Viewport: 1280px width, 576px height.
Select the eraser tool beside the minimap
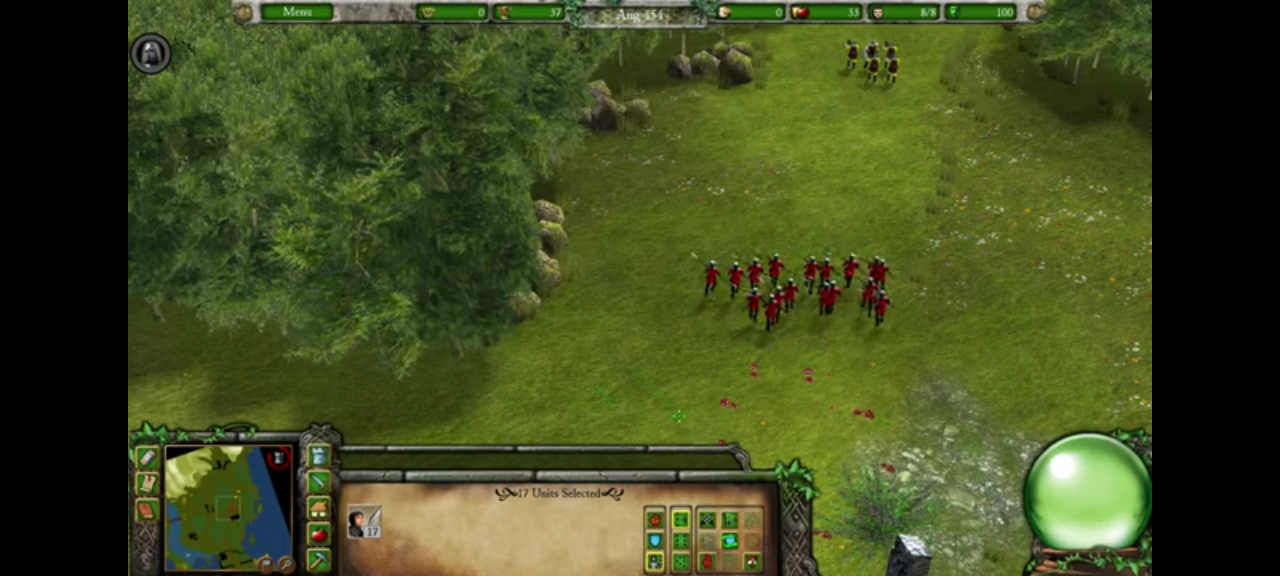click(147, 458)
